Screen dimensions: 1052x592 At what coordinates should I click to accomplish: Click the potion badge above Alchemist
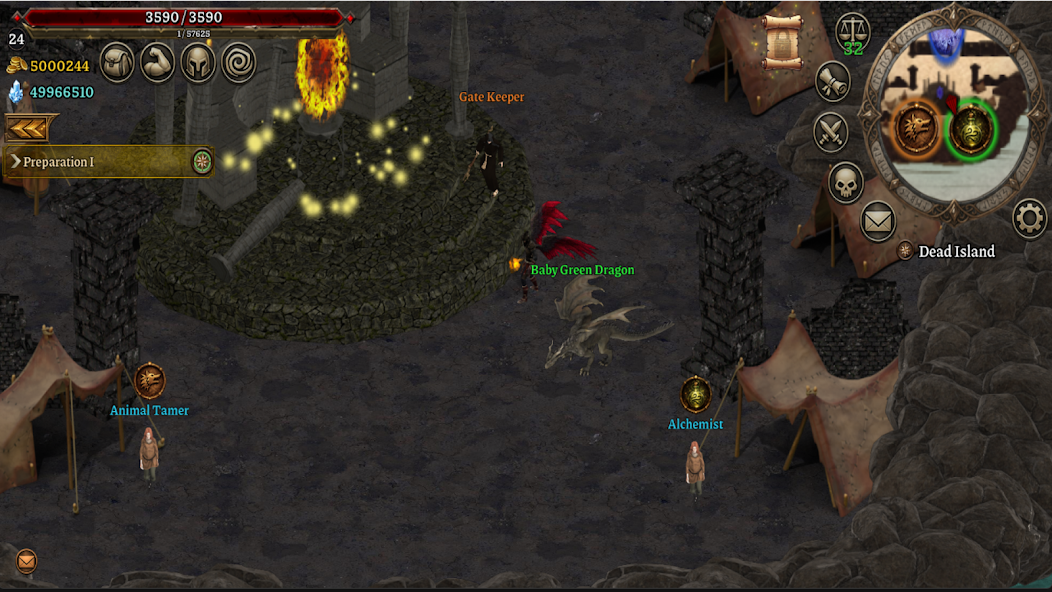pos(696,394)
